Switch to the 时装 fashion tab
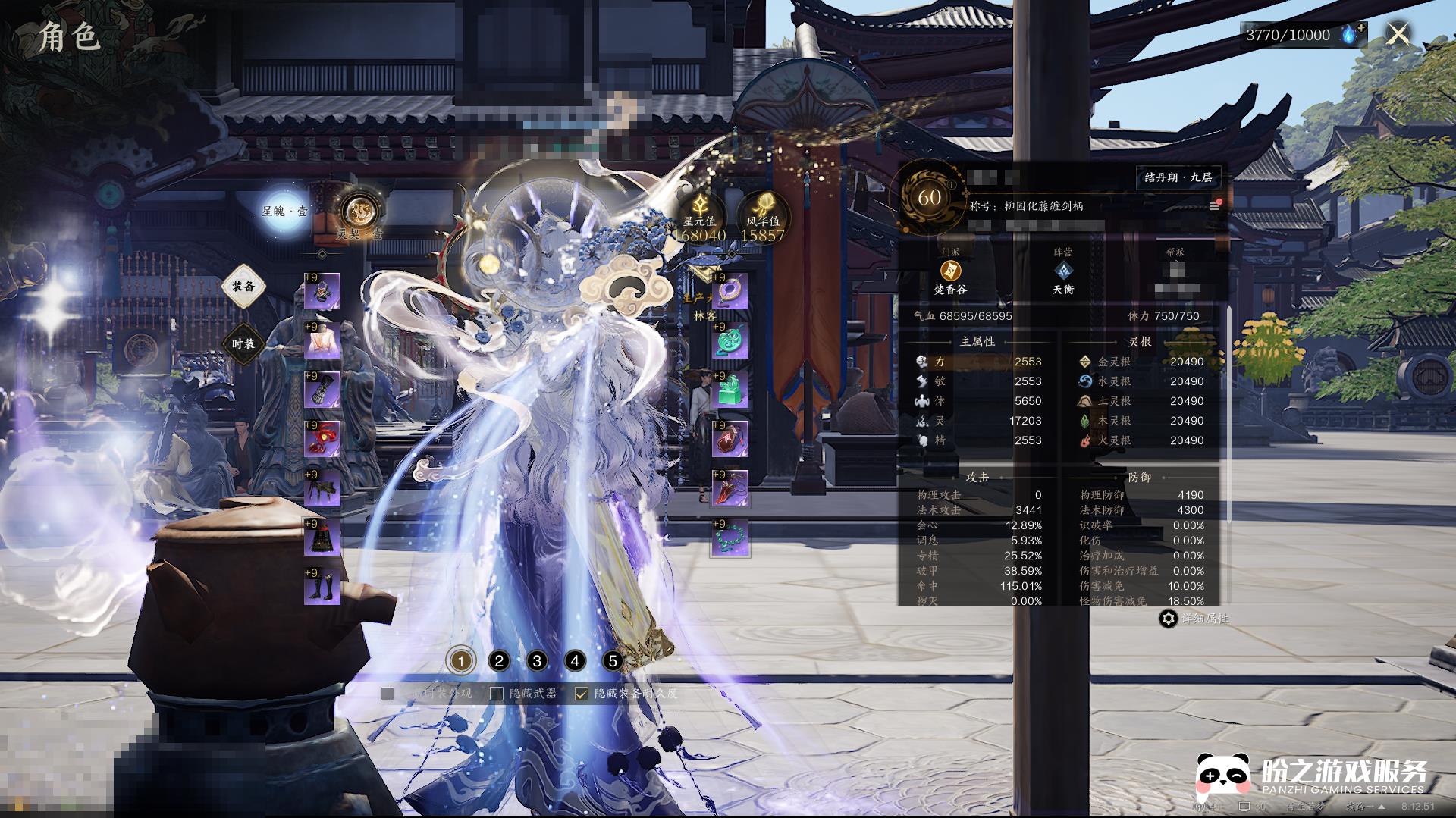 point(243,344)
